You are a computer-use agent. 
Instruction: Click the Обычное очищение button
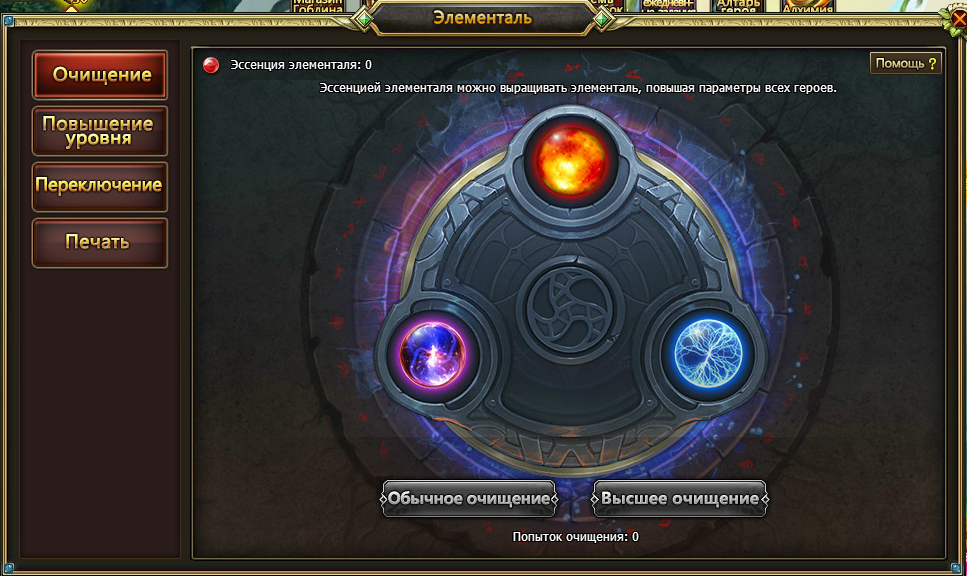coord(469,498)
